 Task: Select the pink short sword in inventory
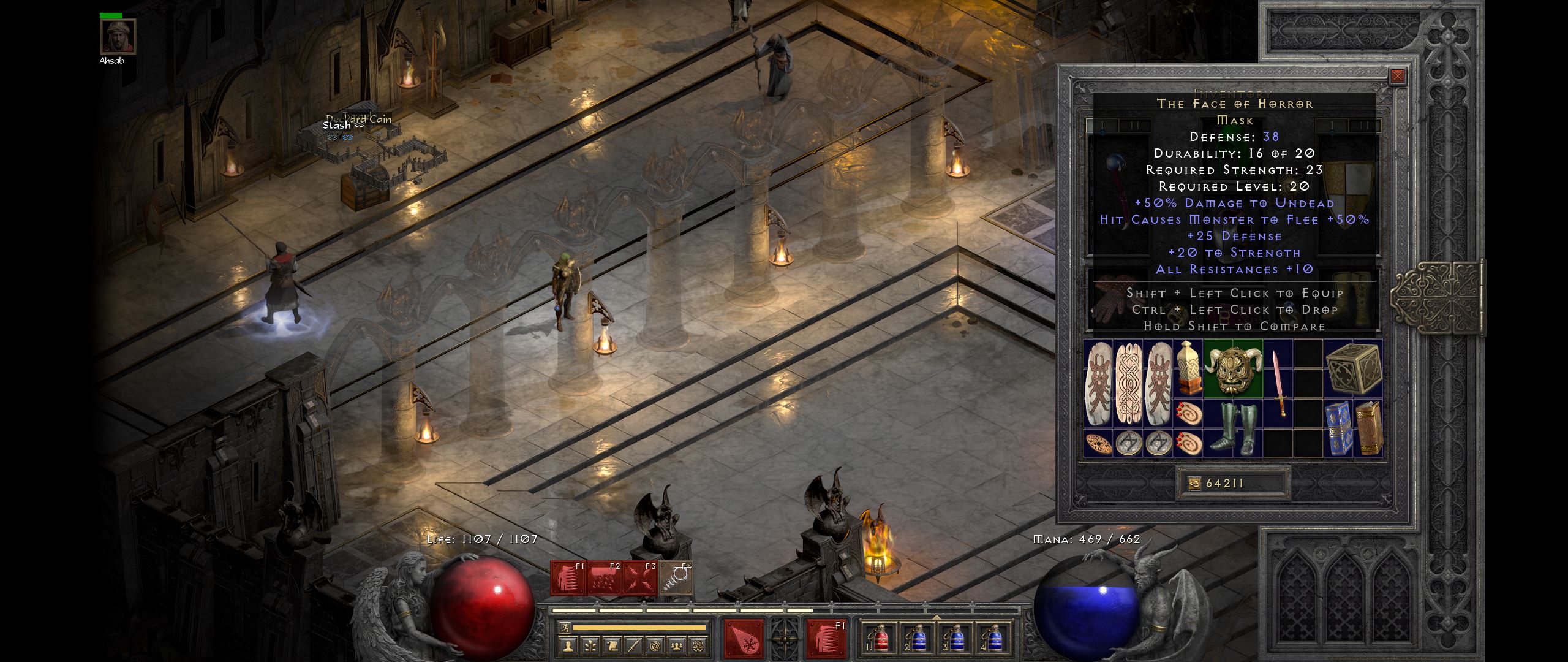[x=1278, y=384]
